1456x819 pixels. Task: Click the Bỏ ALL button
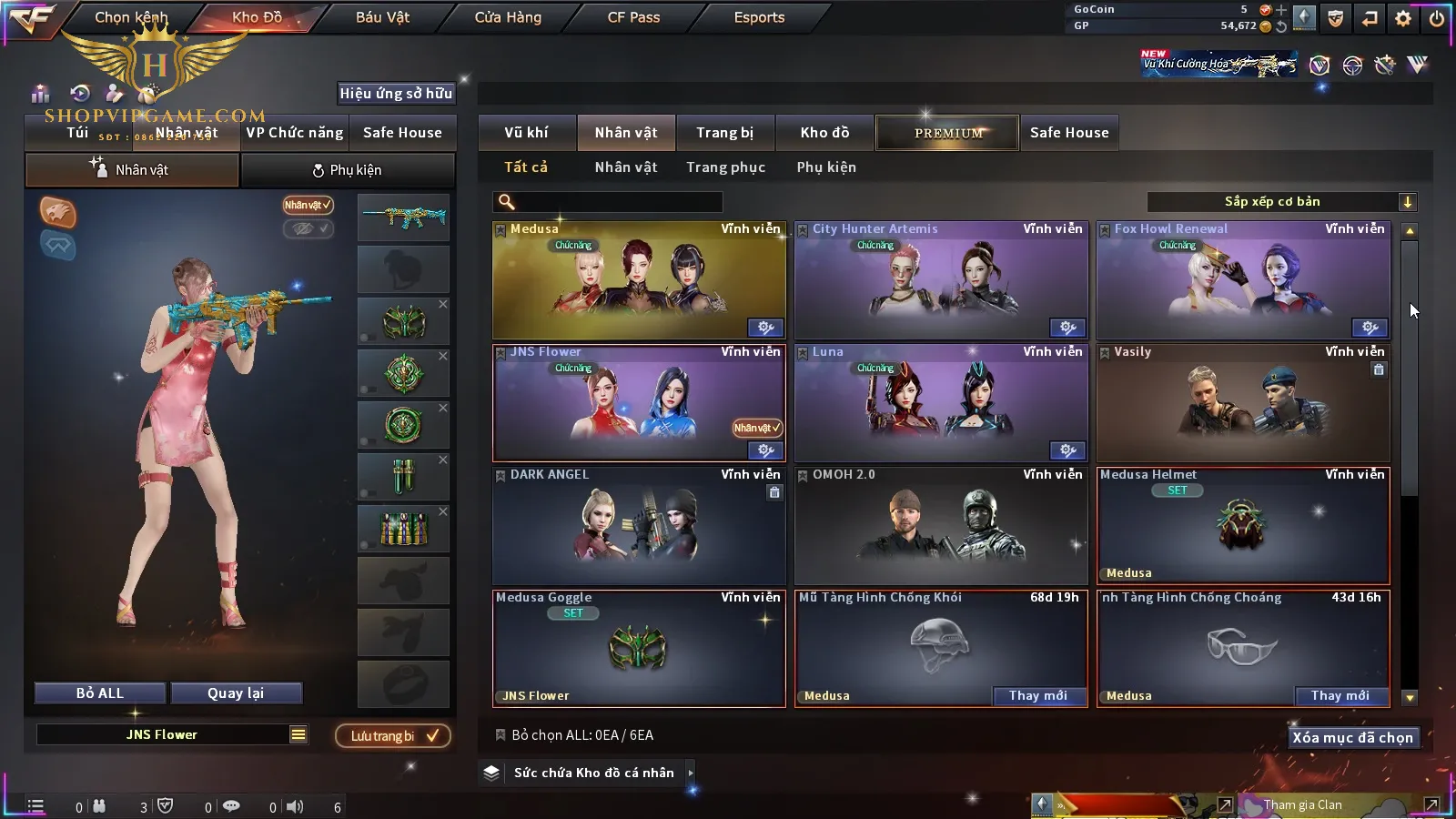[x=100, y=693]
